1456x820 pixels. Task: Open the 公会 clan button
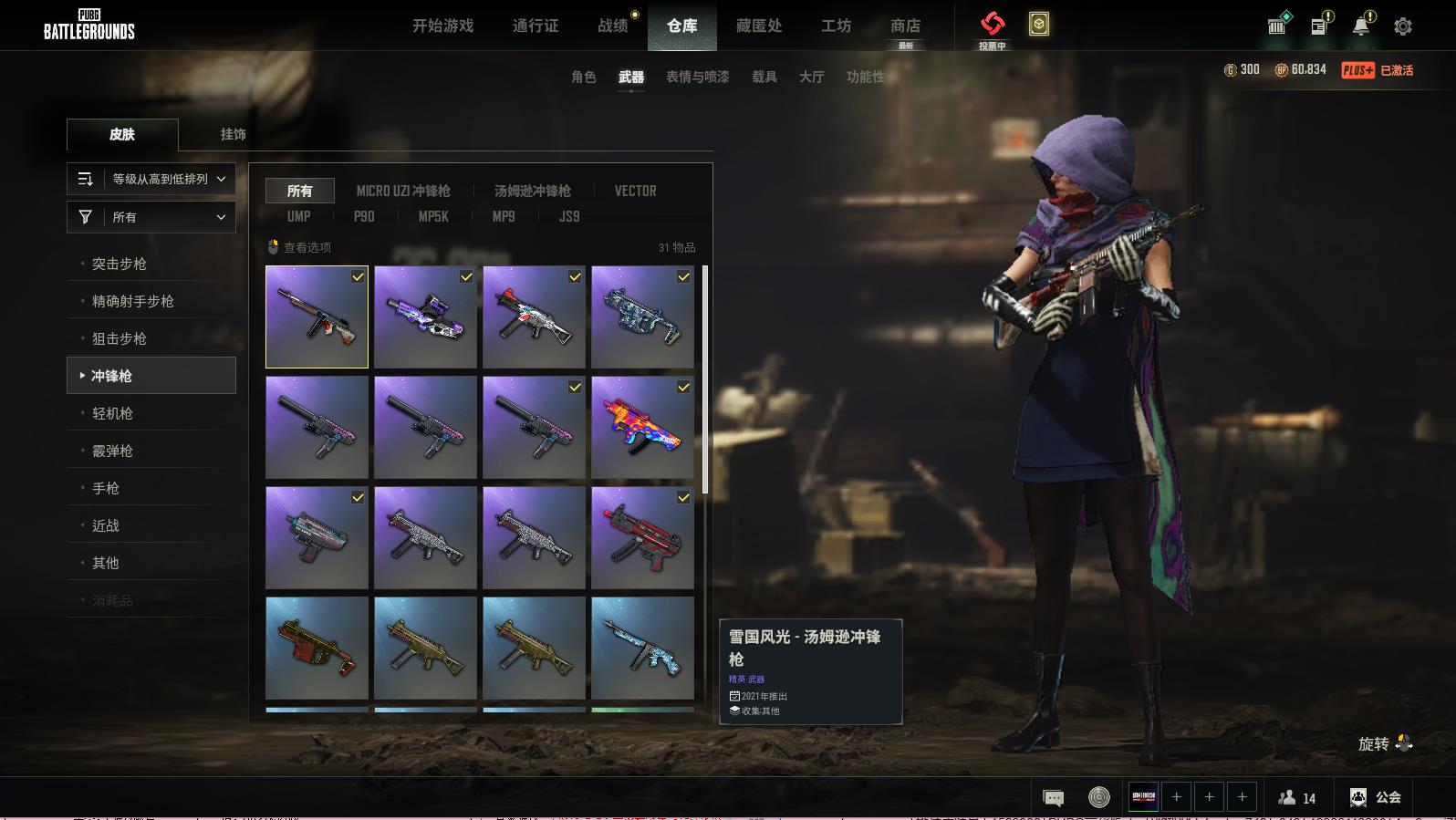pos(1376,797)
